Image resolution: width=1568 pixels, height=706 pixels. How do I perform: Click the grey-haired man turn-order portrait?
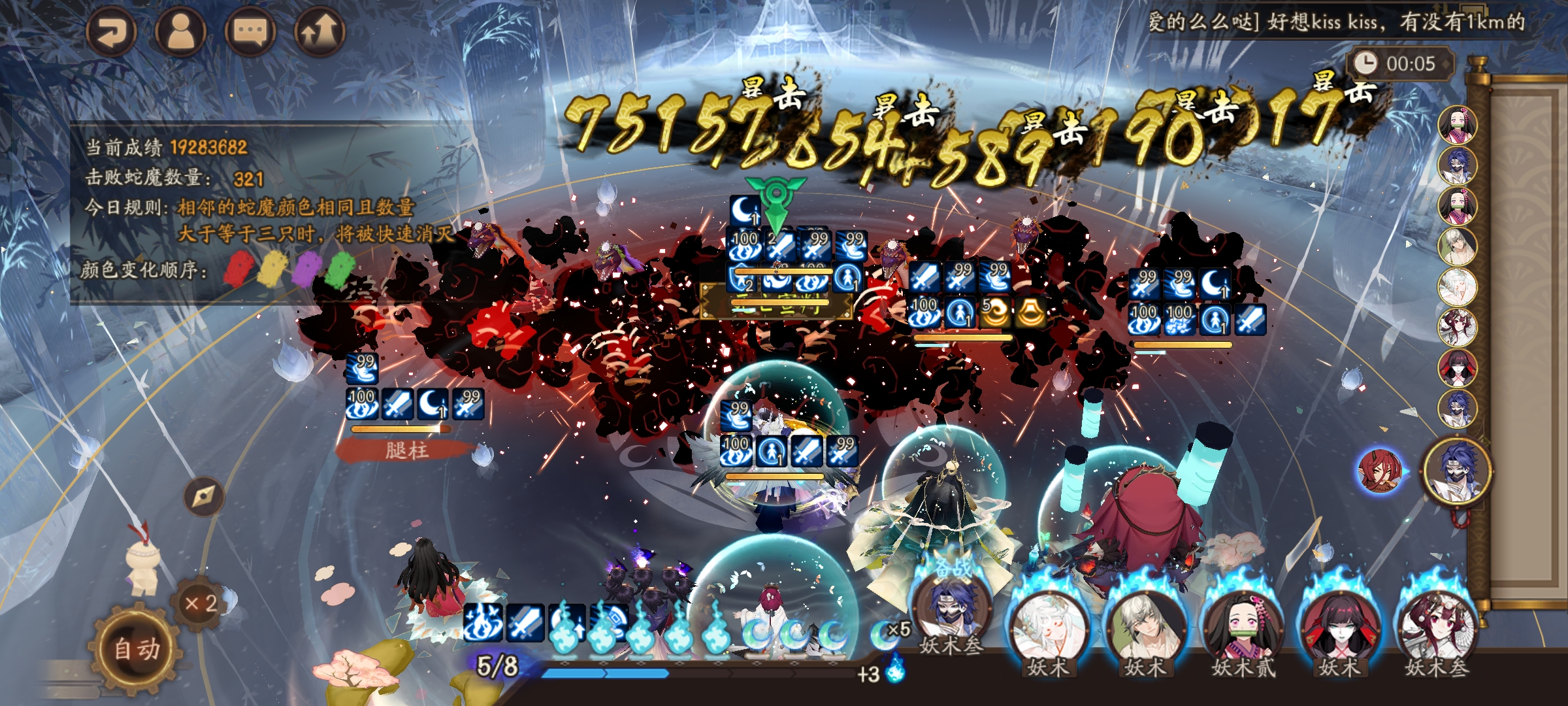(1458, 246)
